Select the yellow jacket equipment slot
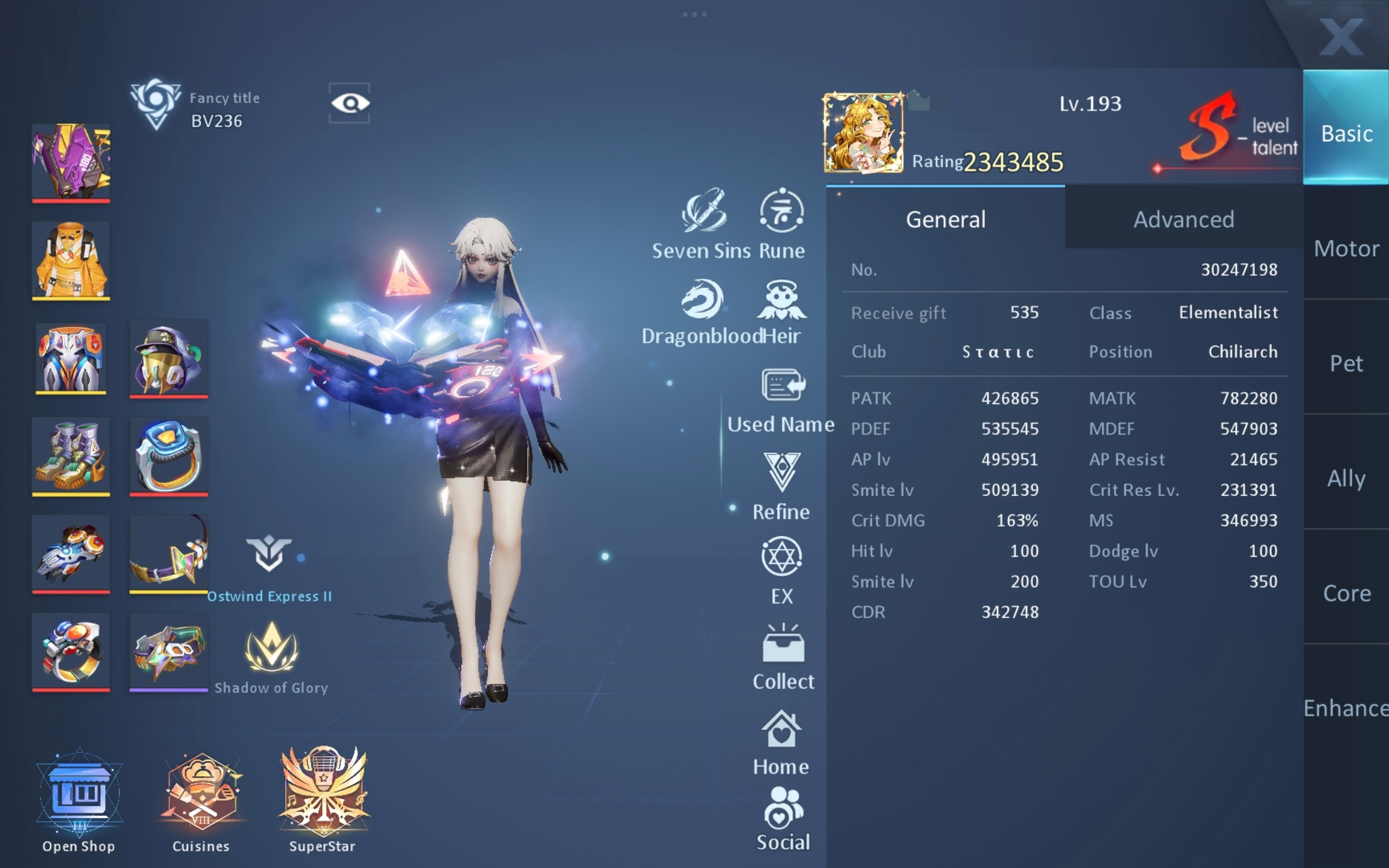Screen dimensions: 1389x868 (x=71, y=260)
